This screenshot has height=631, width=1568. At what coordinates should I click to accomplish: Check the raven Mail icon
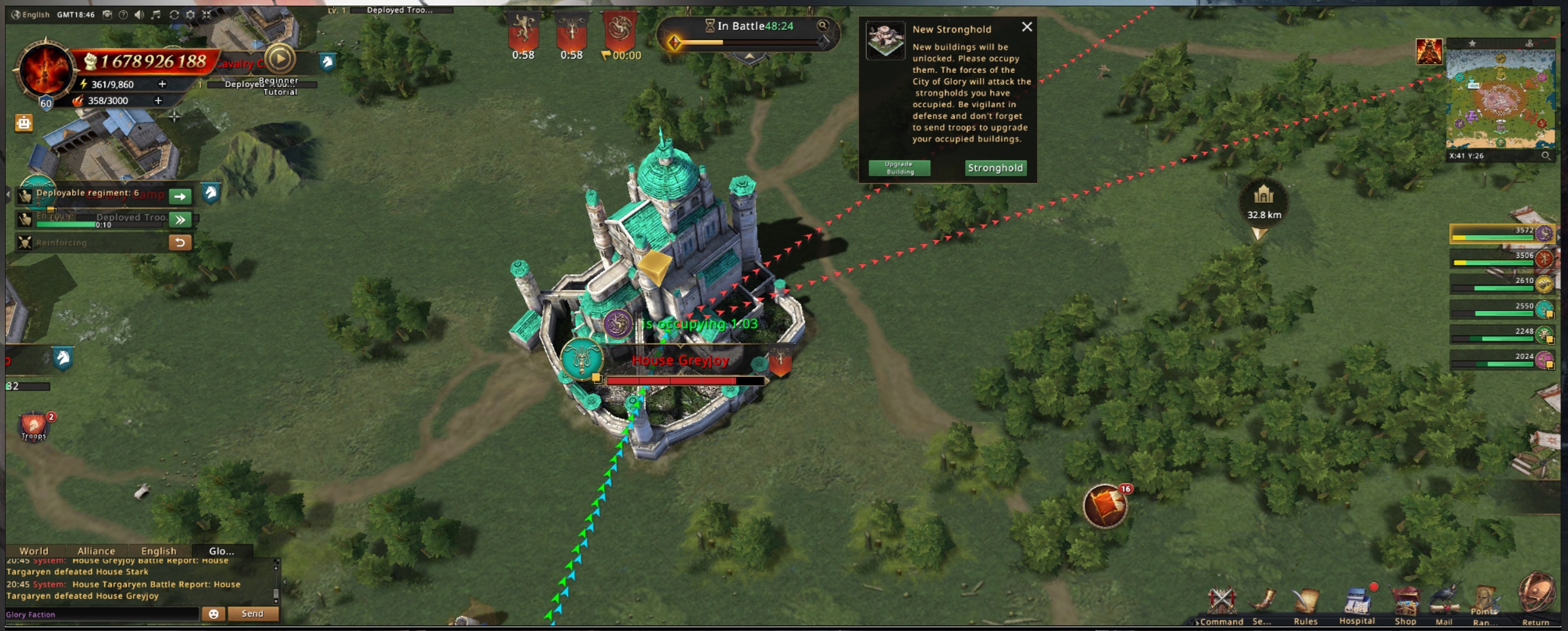tap(1444, 604)
